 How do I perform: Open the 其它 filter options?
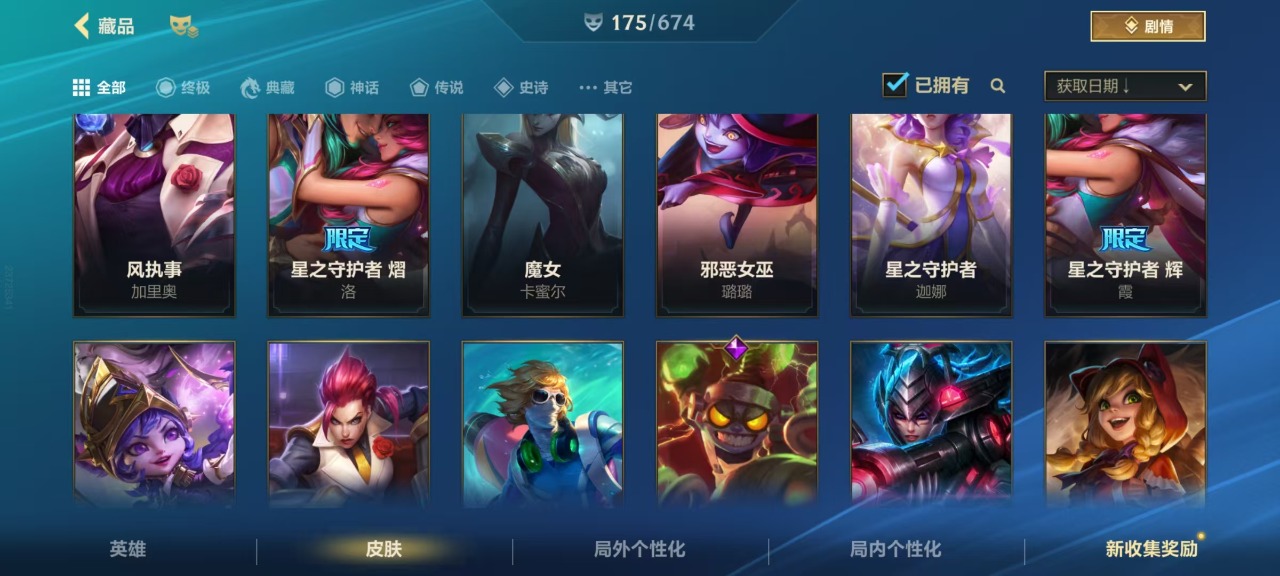click(x=606, y=88)
